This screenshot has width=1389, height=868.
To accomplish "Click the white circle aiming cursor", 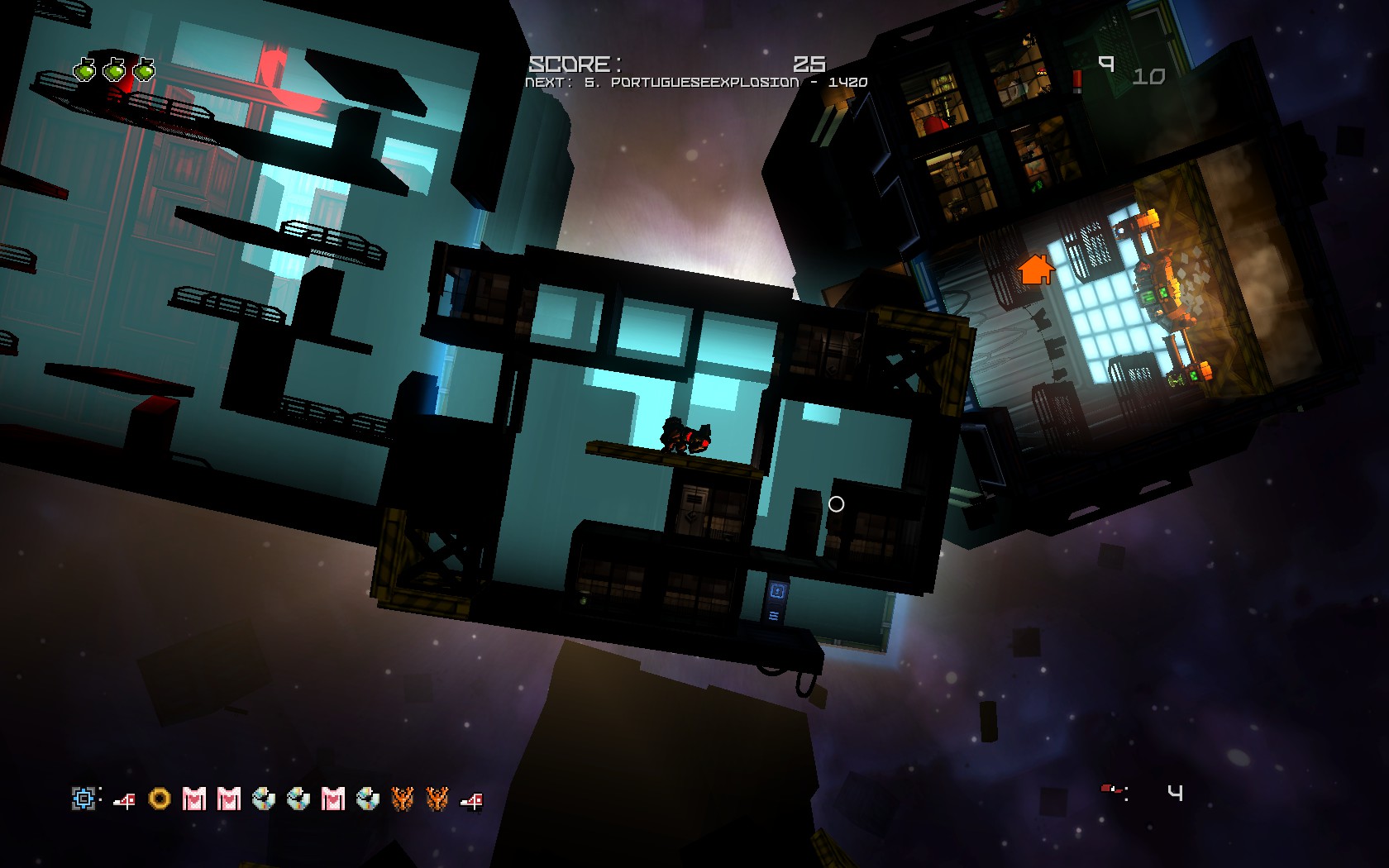I will pos(836,503).
